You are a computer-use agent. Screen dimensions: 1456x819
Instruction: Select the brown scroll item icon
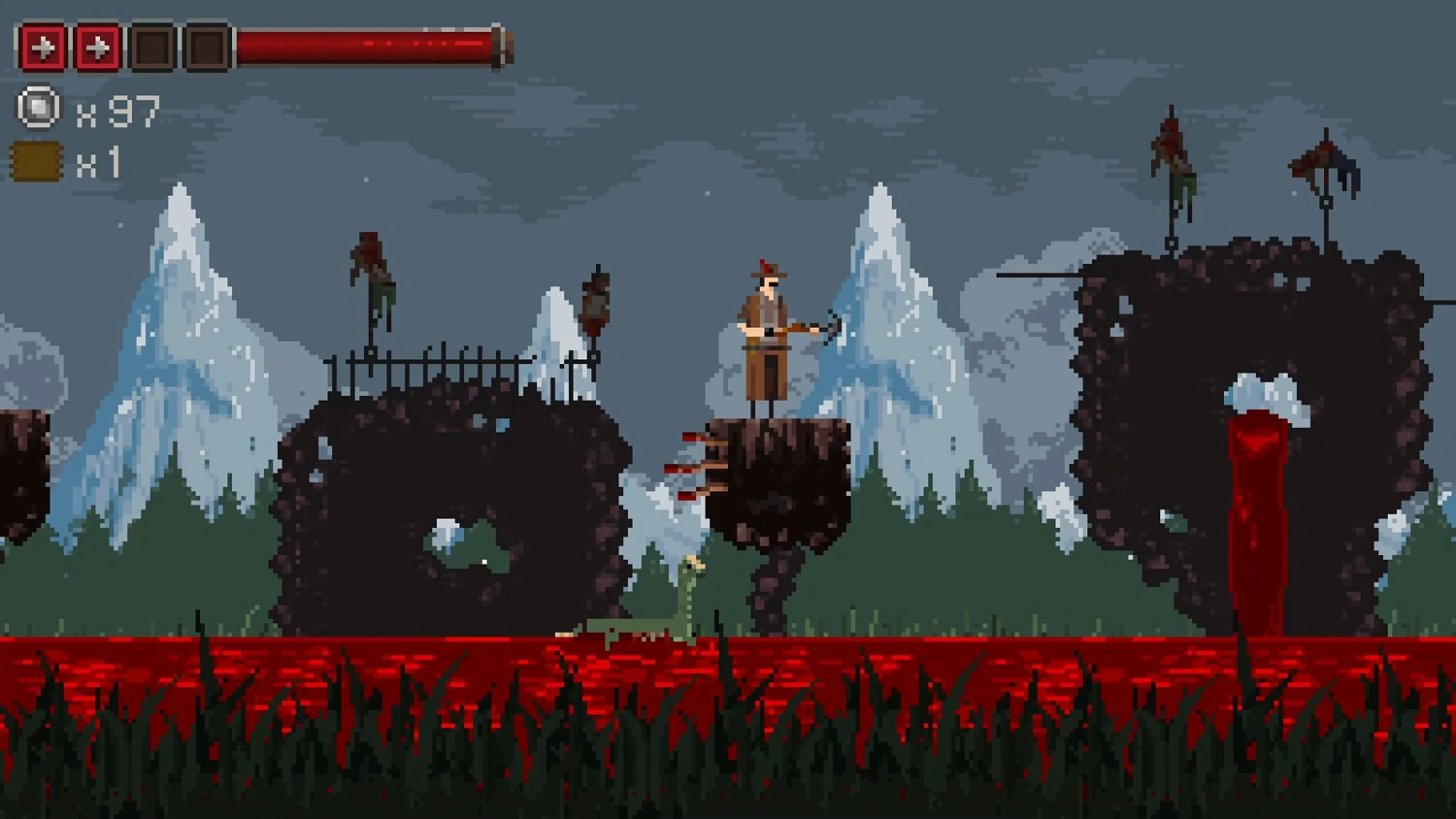point(36,160)
